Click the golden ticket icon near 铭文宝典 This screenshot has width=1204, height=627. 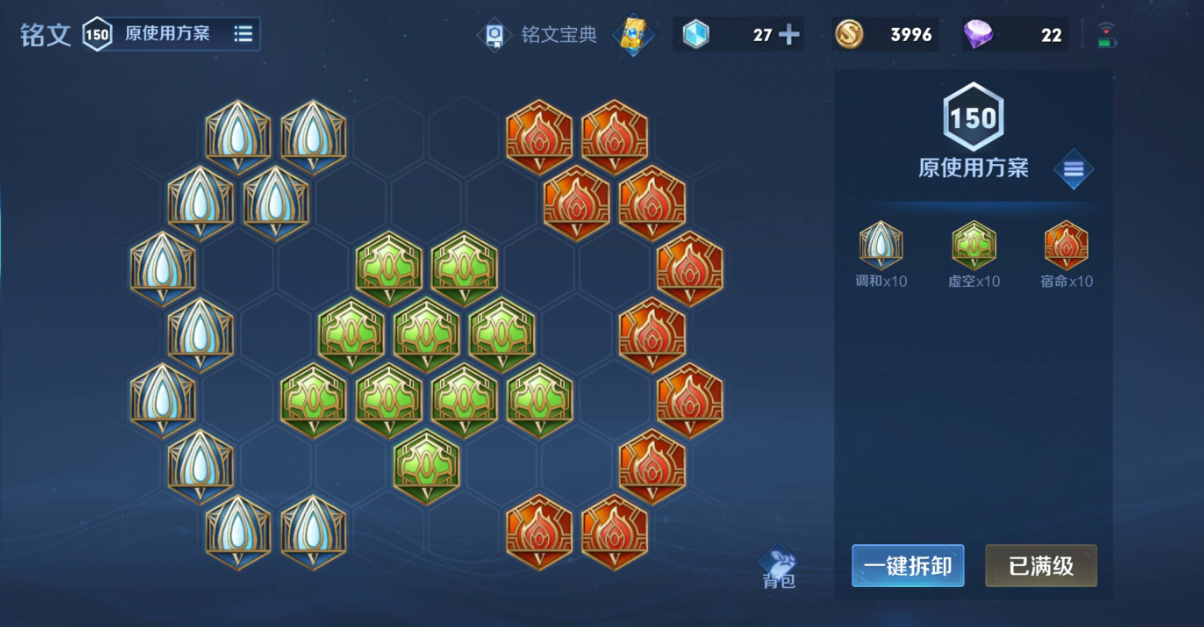click(633, 35)
